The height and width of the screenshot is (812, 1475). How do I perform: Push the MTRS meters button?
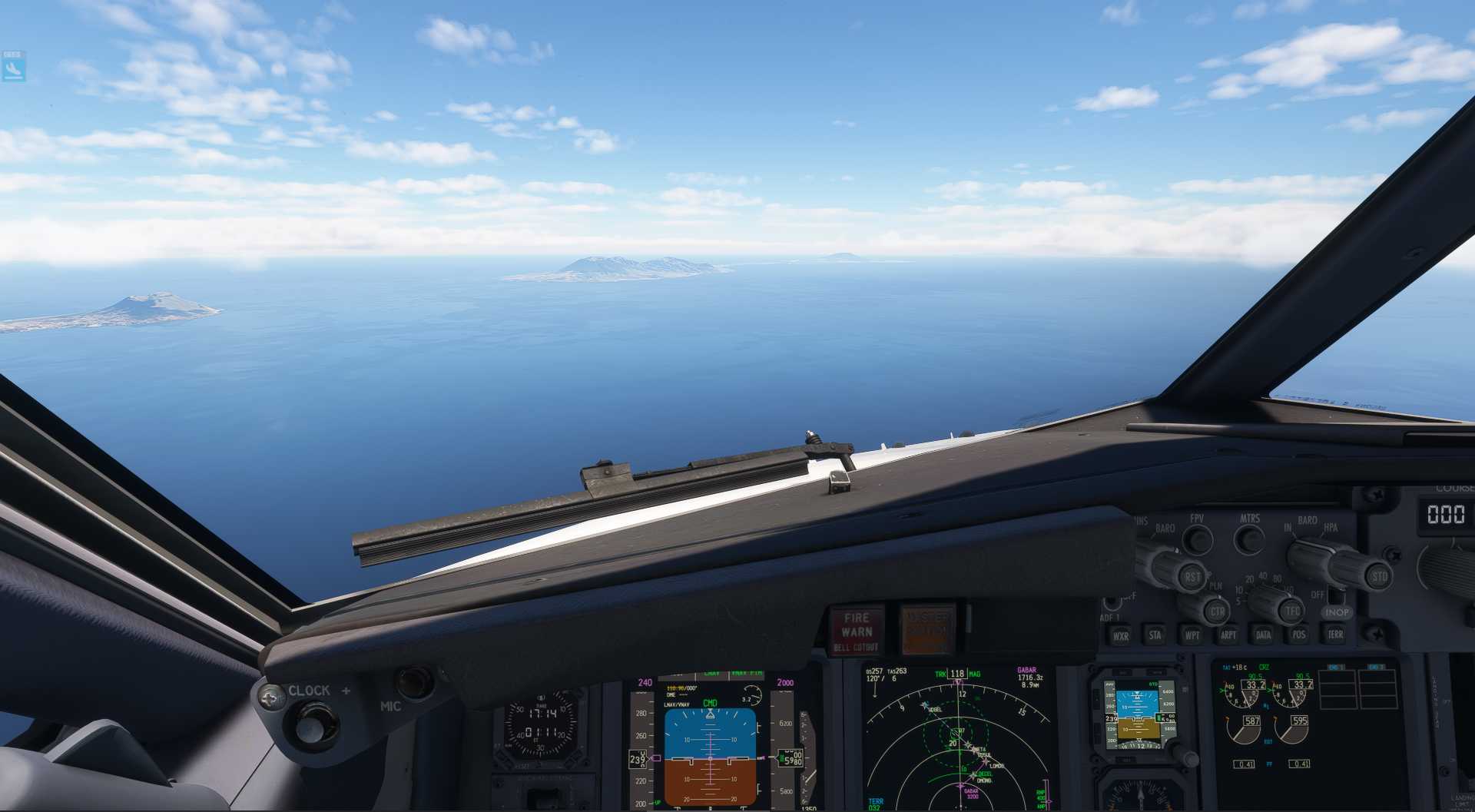pos(1249,539)
